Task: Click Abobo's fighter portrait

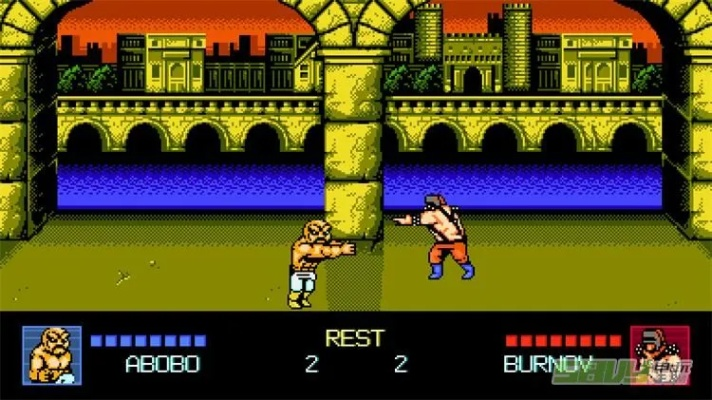Action: 52,356
